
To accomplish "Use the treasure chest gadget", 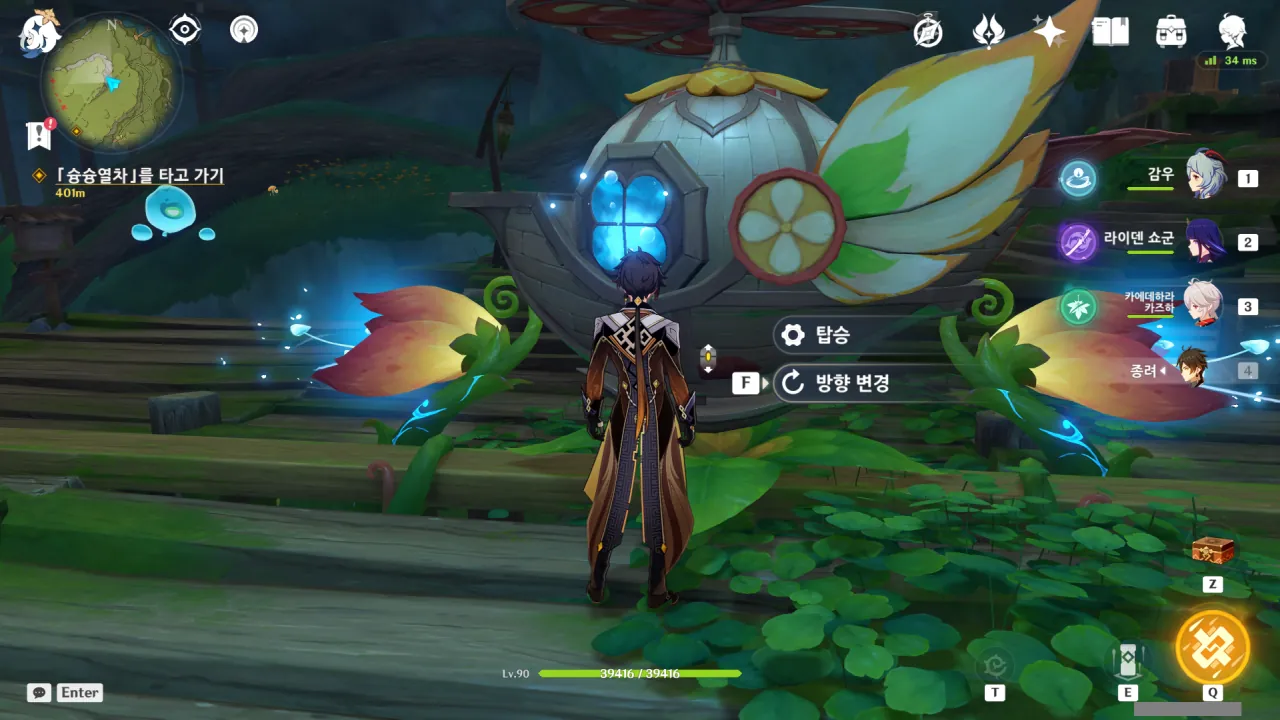I will [1212, 551].
